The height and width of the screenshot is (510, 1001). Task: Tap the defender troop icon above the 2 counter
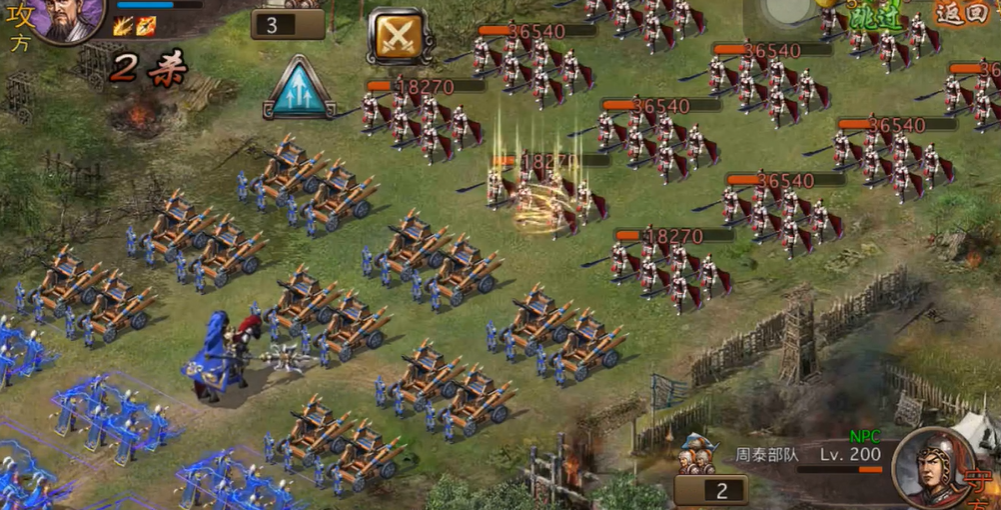click(698, 455)
